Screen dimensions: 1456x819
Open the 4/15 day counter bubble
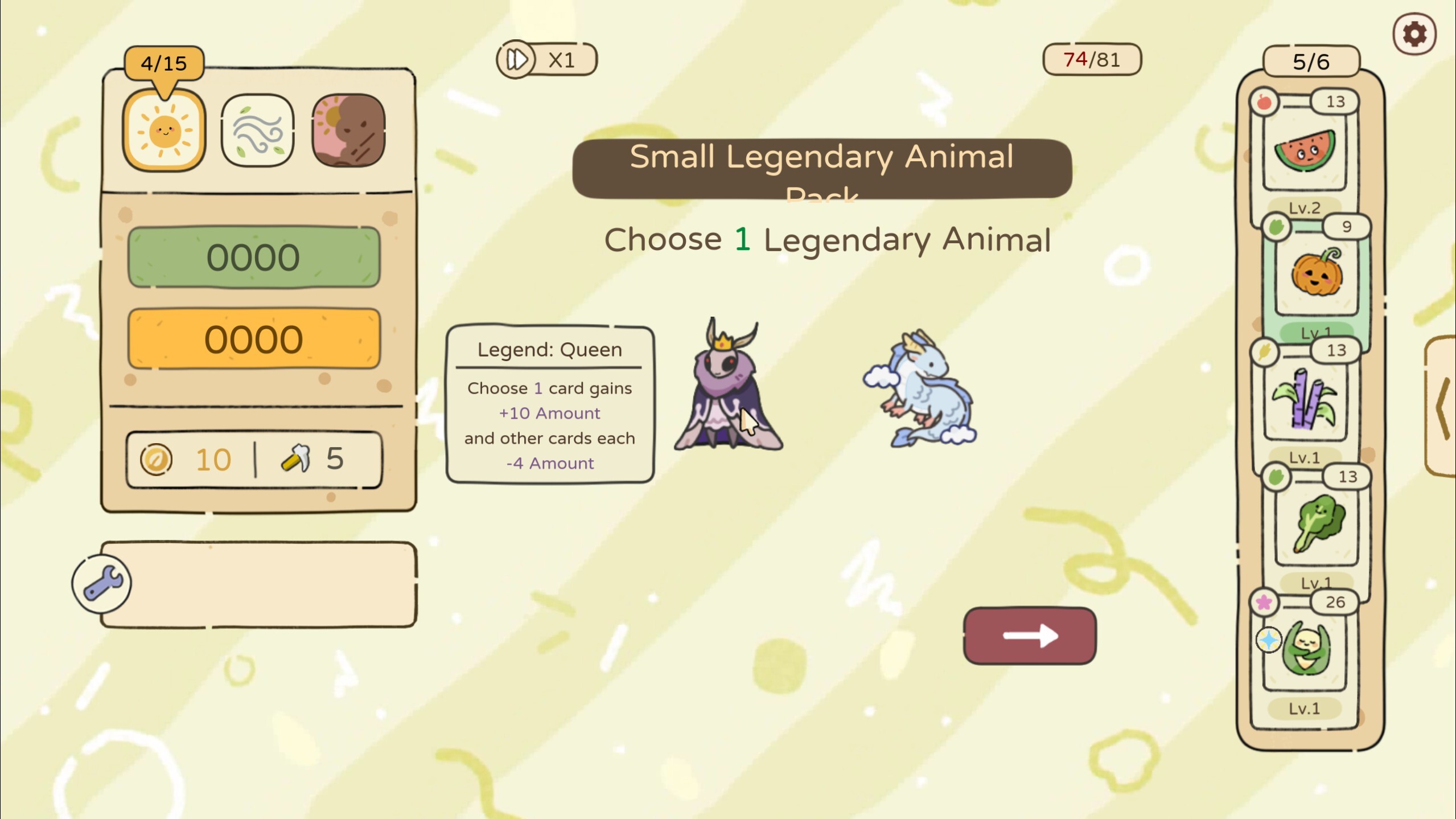pyautogui.click(x=163, y=63)
